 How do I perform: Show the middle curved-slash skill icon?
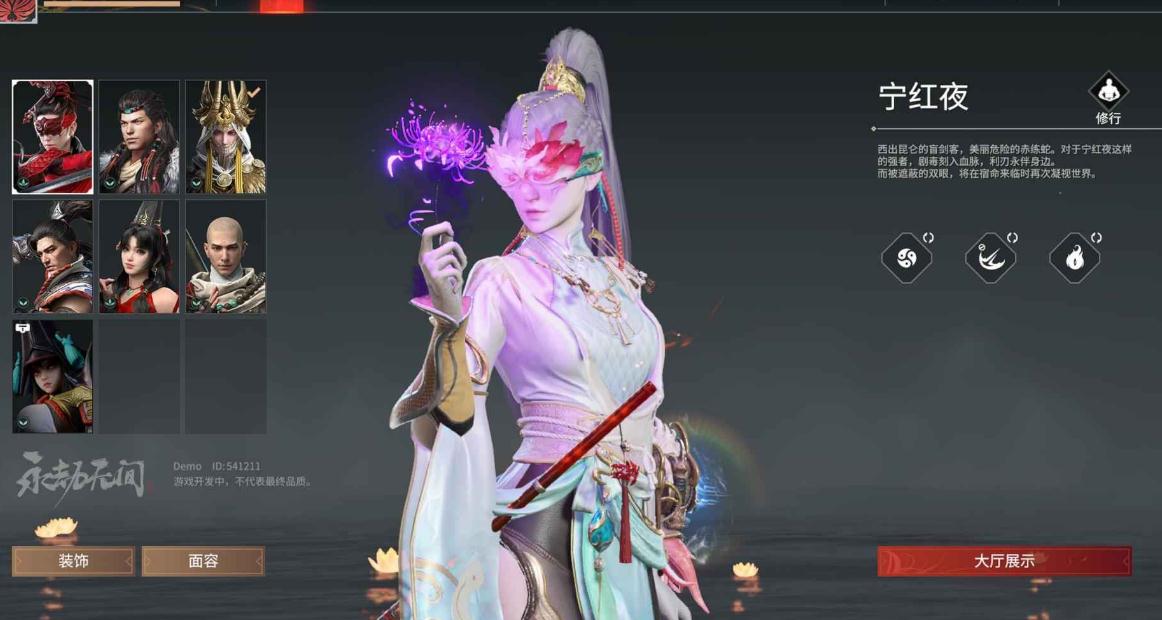click(990, 258)
